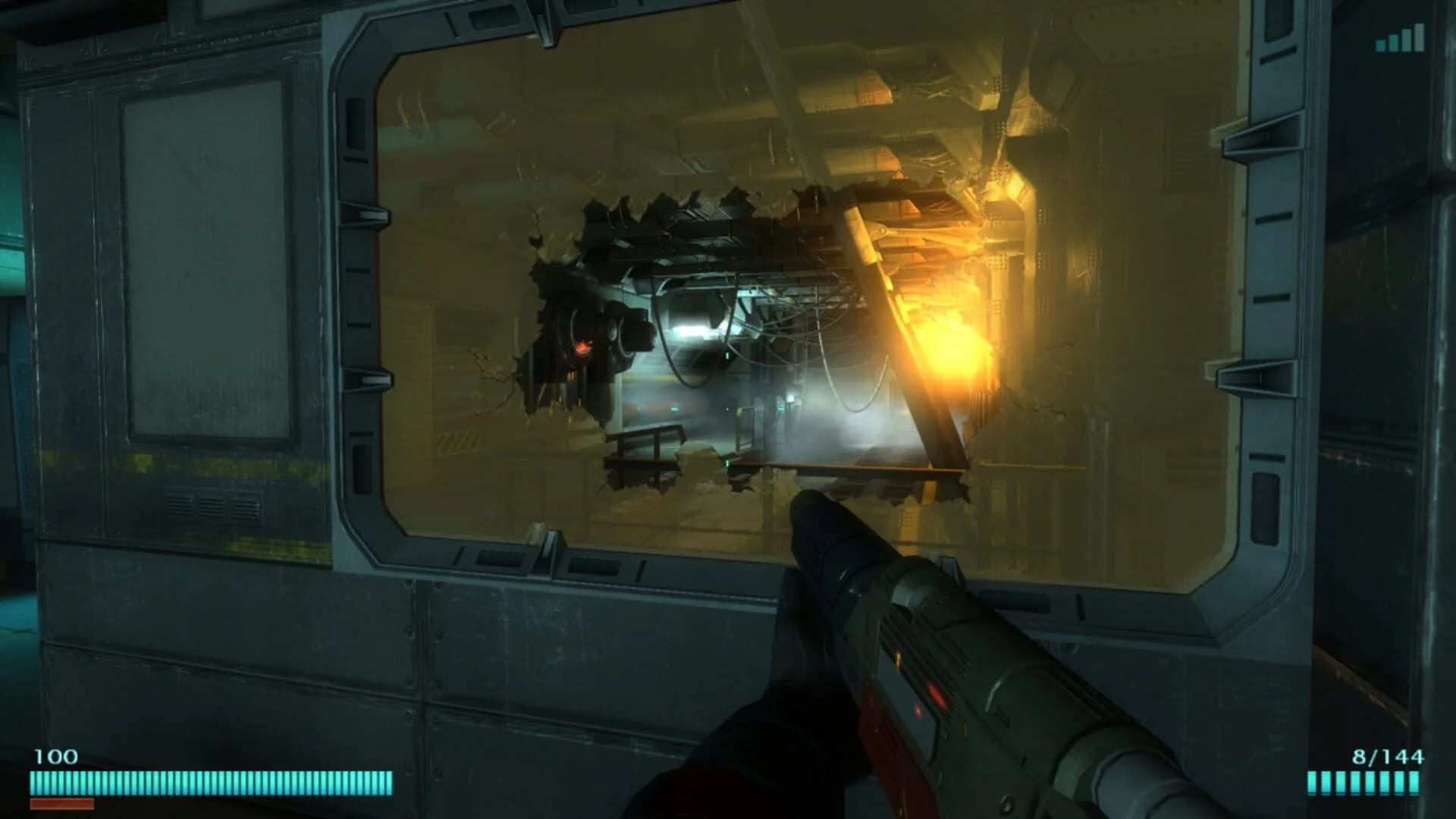Toggle the health readout showing 100

[58, 756]
